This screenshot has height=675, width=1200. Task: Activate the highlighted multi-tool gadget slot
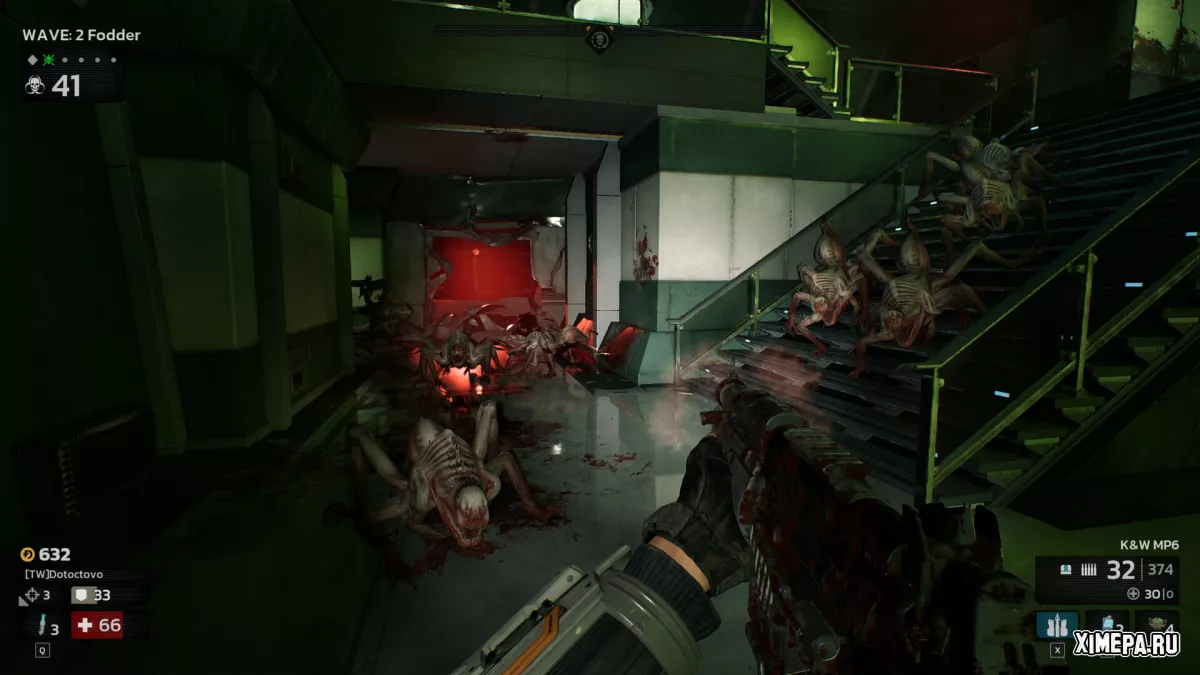click(1056, 626)
